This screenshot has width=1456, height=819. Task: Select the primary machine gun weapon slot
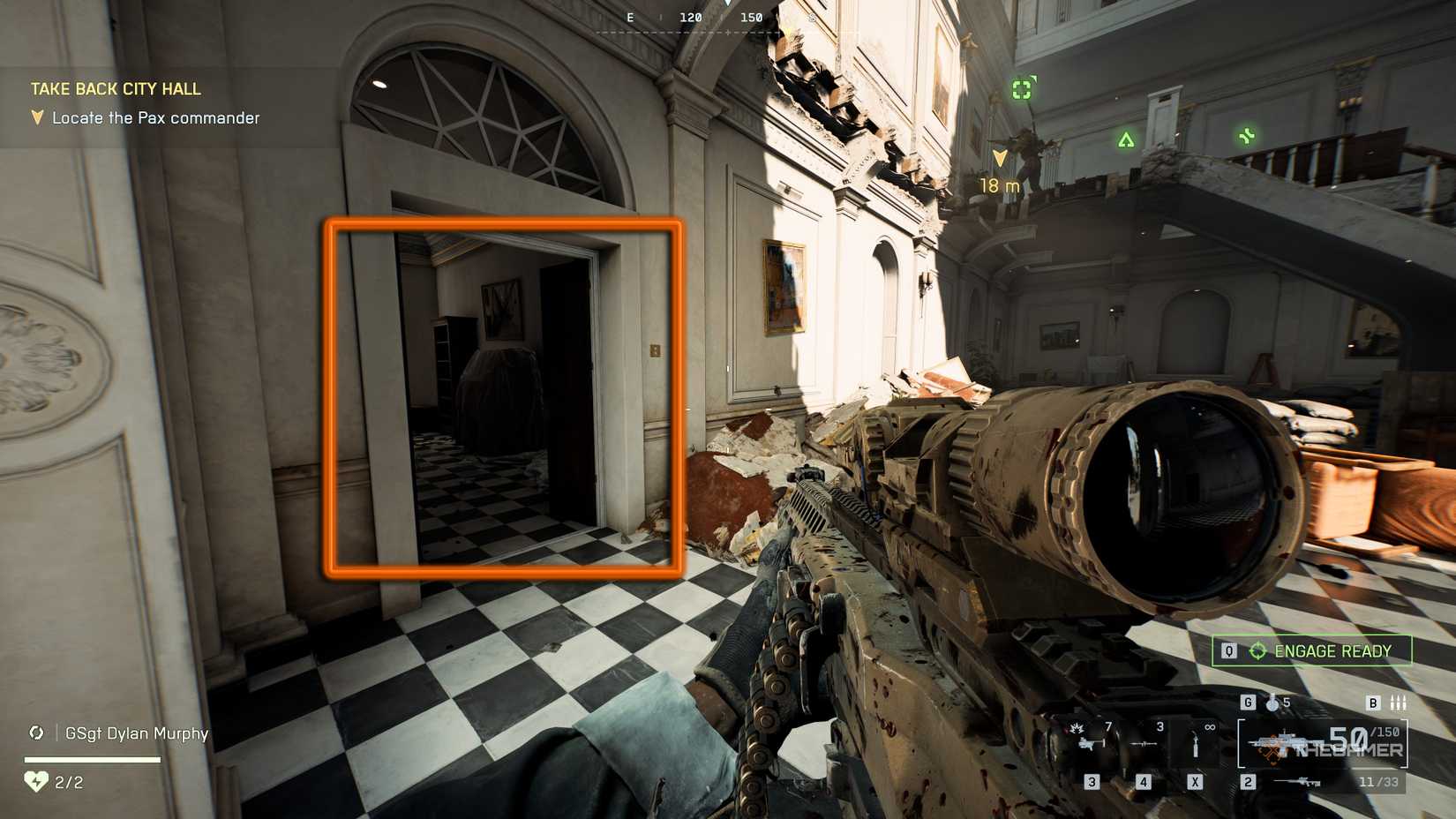point(1321,743)
